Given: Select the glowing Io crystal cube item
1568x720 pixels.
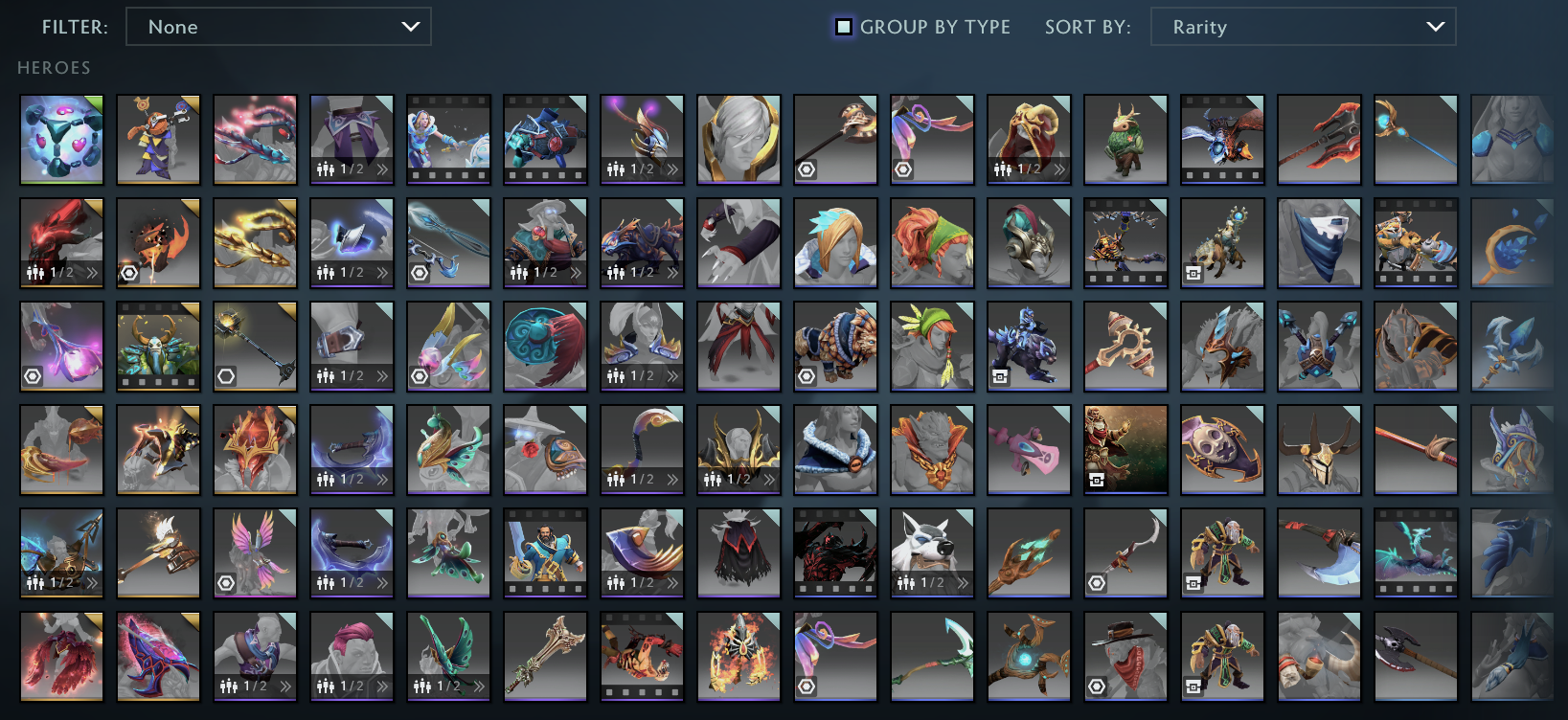Looking at the screenshot, I should (x=61, y=140).
